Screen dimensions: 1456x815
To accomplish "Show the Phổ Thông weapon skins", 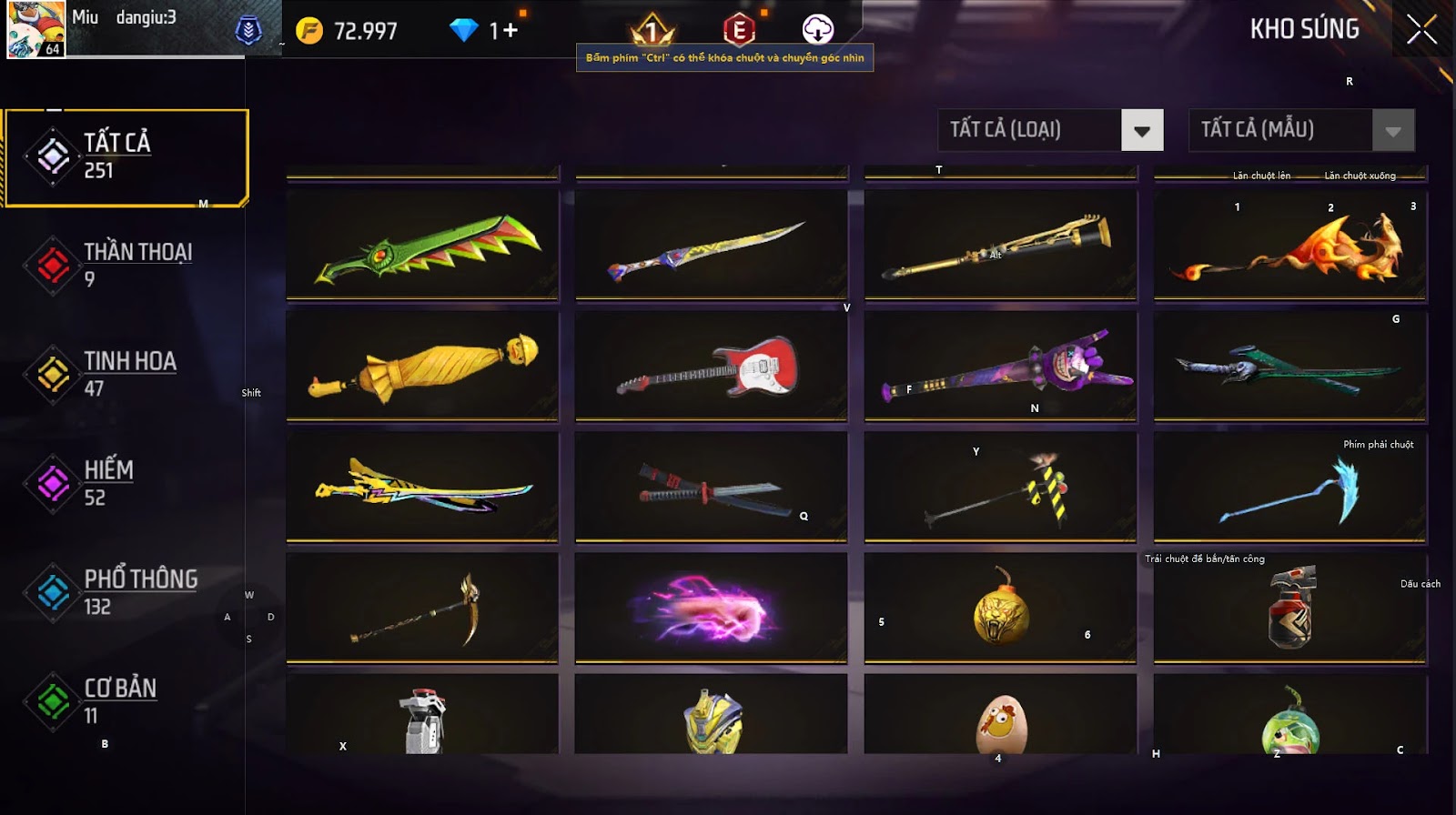I will click(126, 592).
